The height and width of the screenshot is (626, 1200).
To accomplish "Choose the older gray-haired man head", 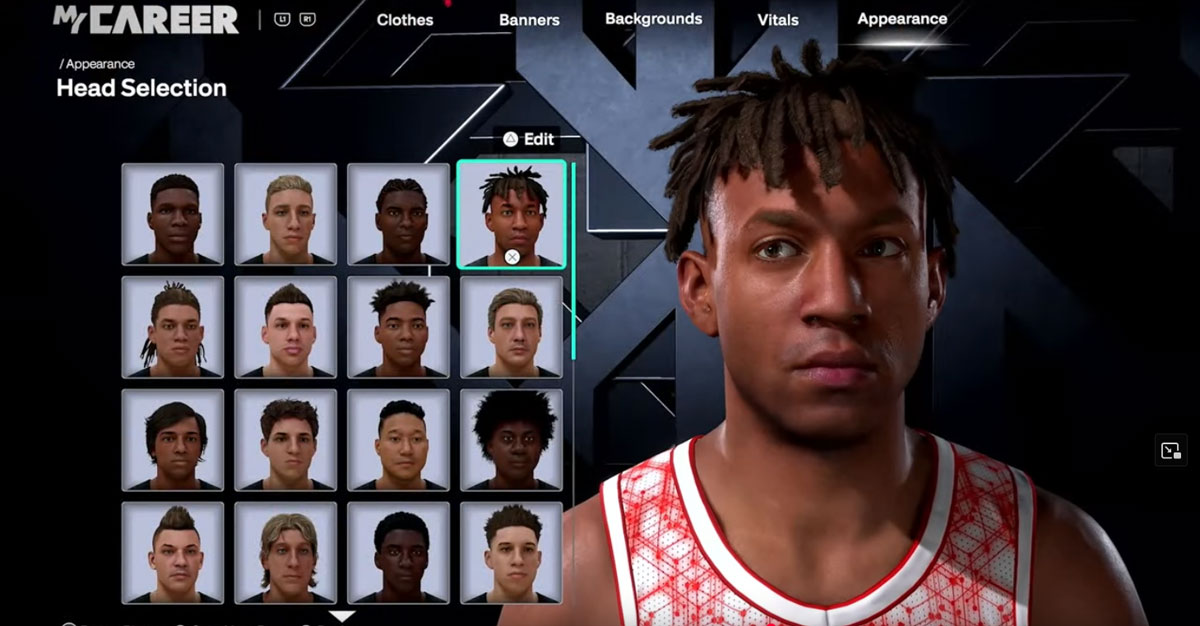I will [512, 327].
